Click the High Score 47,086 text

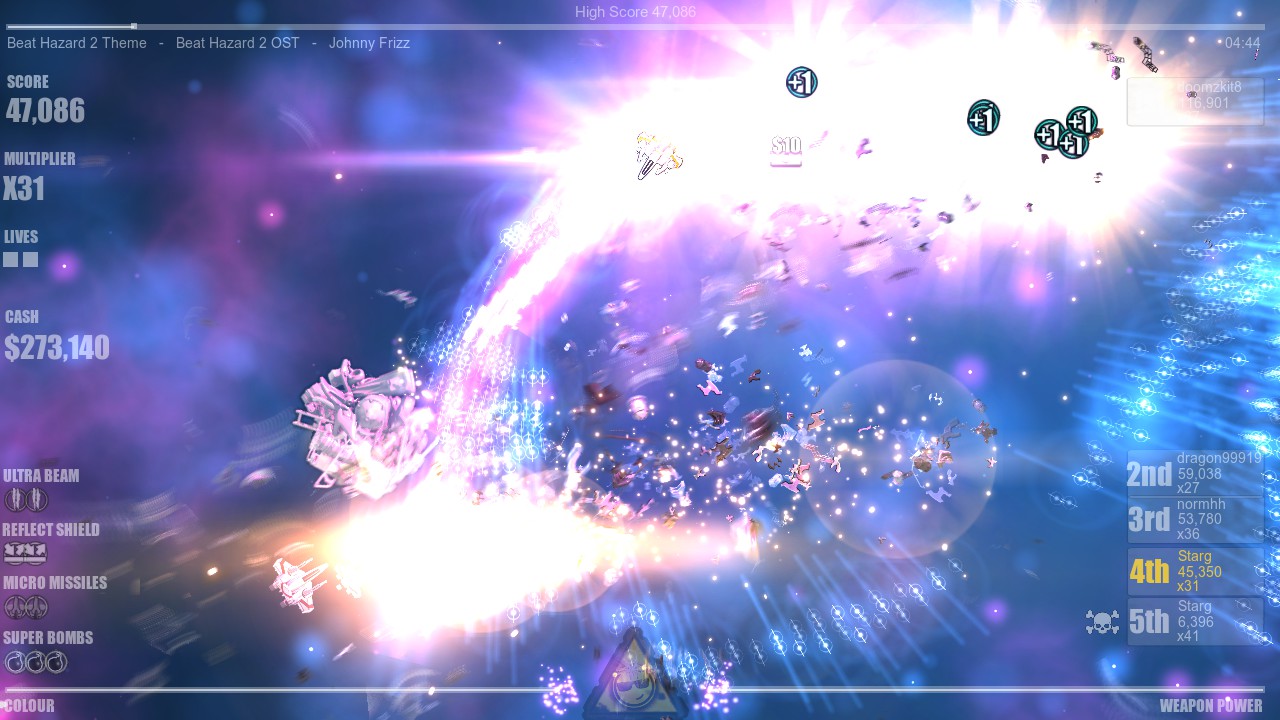coord(634,12)
